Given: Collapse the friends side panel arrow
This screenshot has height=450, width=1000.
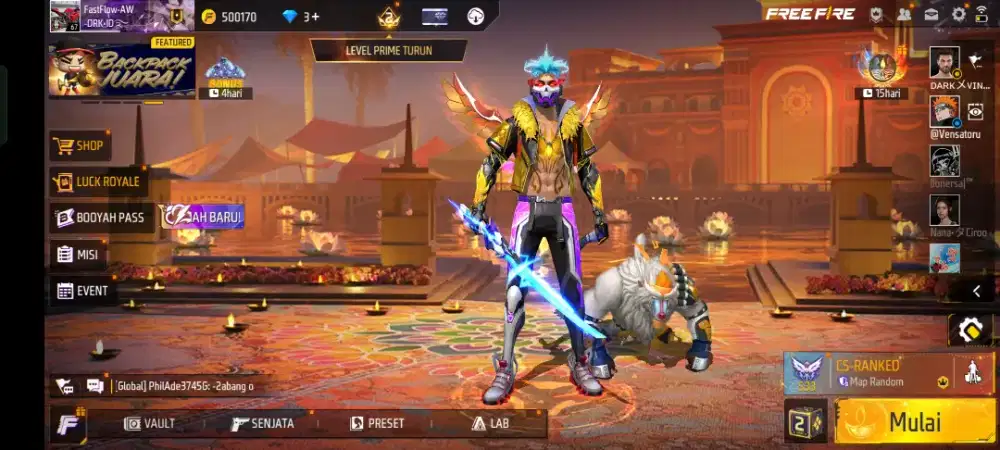Looking at the screenshot, I should [977, 291].
